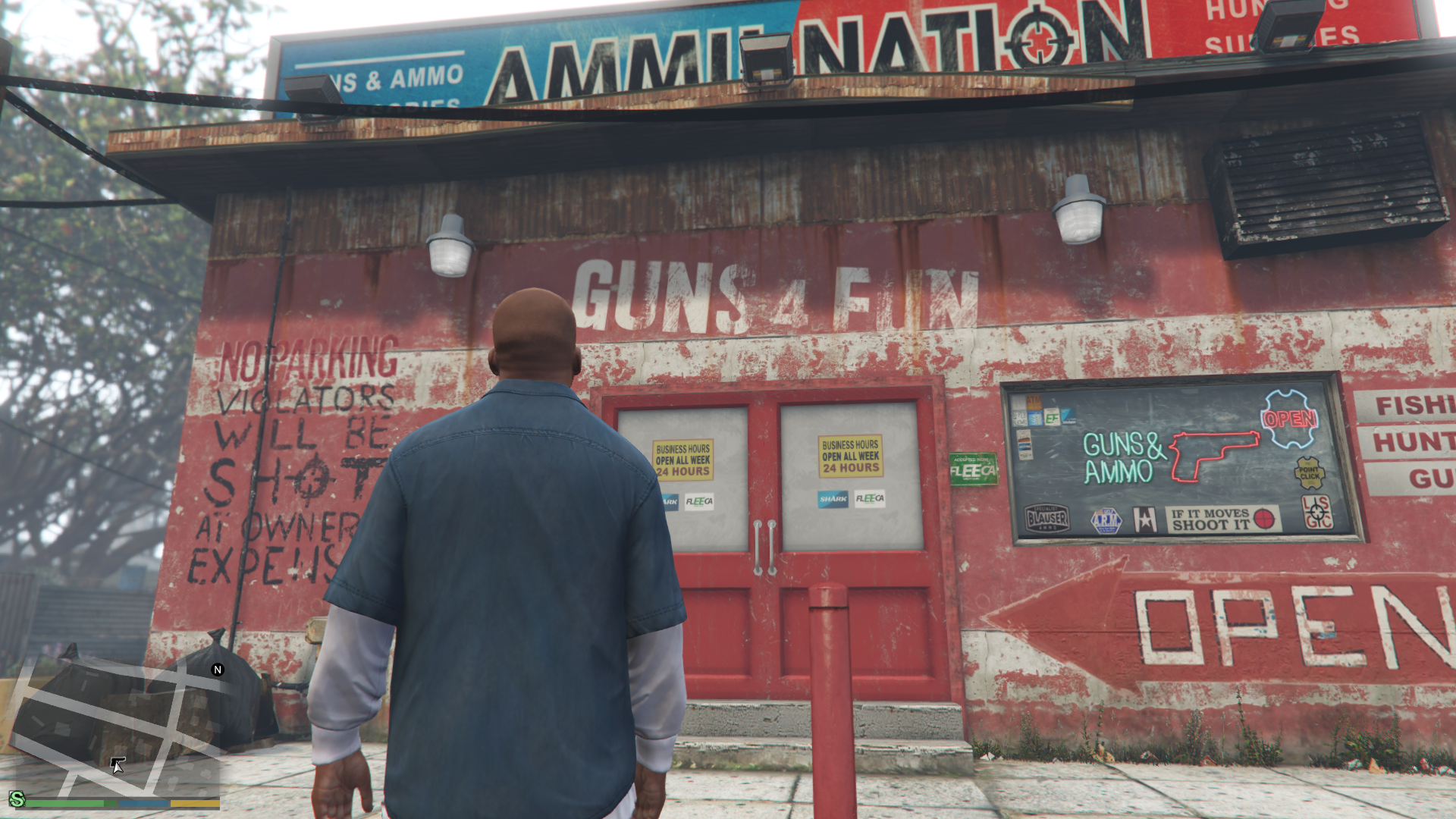This screenshot has width=1456, height=819.
Task: Select the north compass marker on minimap
Action: [x=218, y=670]
